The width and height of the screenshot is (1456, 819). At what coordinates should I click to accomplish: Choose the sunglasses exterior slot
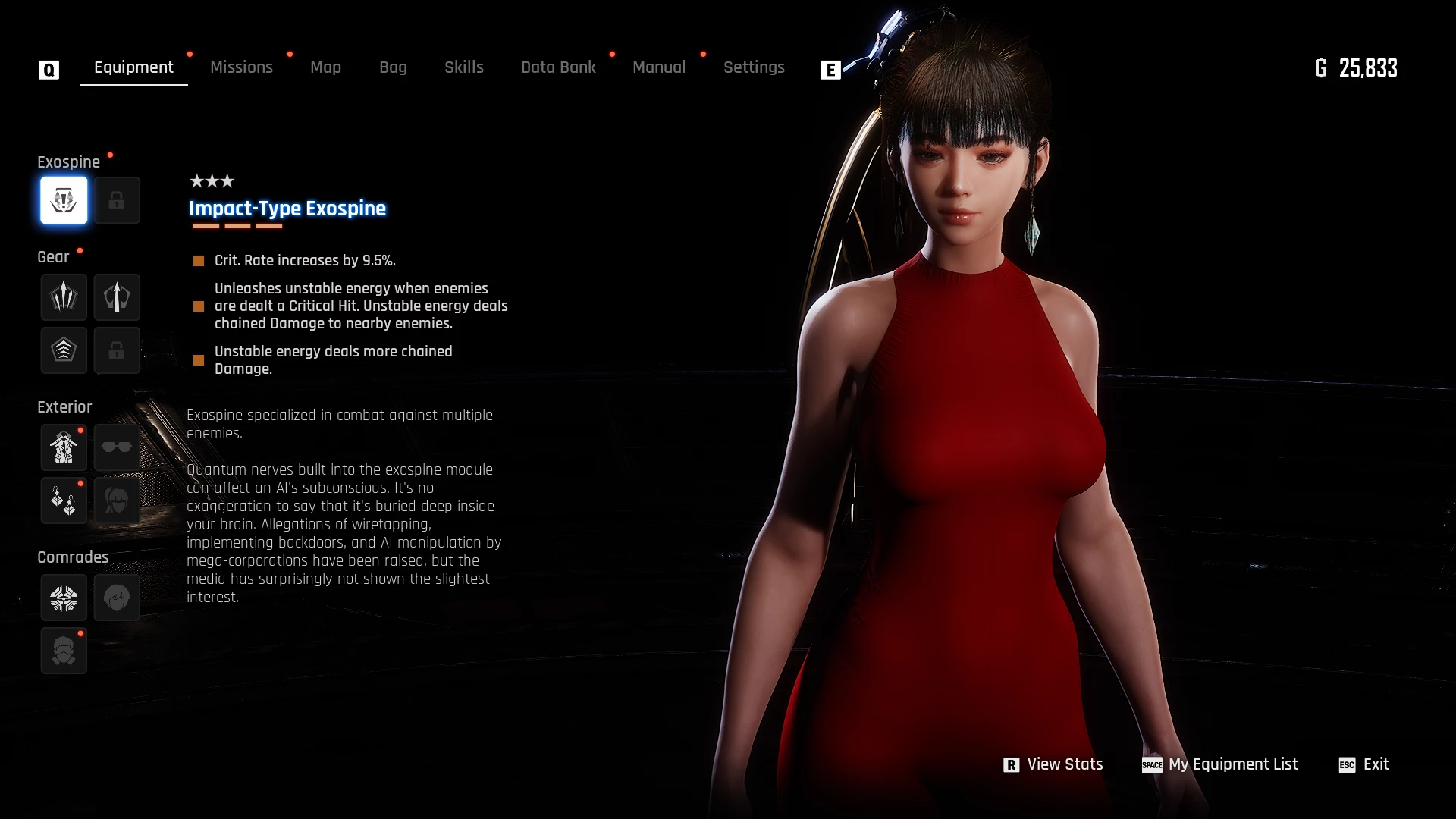click(x=117, y=447)
